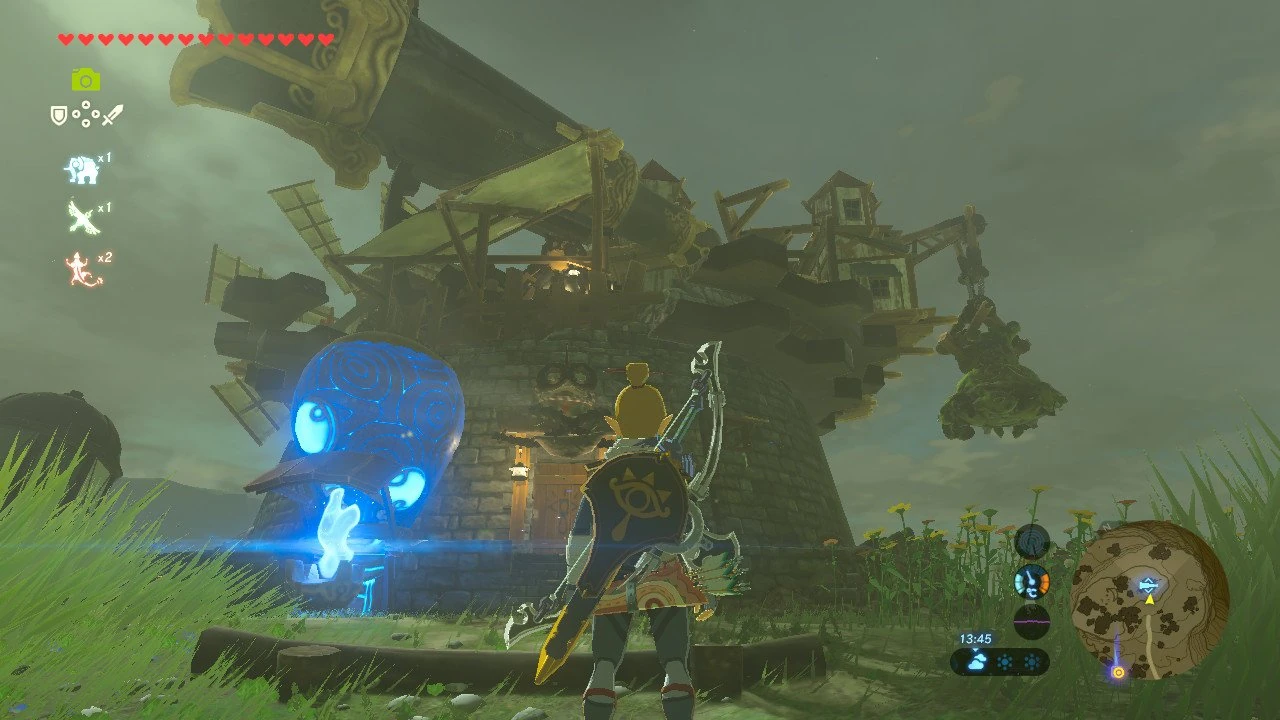Click the D-pad icon between shield and sword
The height and width of the screenshot is (720, 1280).
click(85, 113)
